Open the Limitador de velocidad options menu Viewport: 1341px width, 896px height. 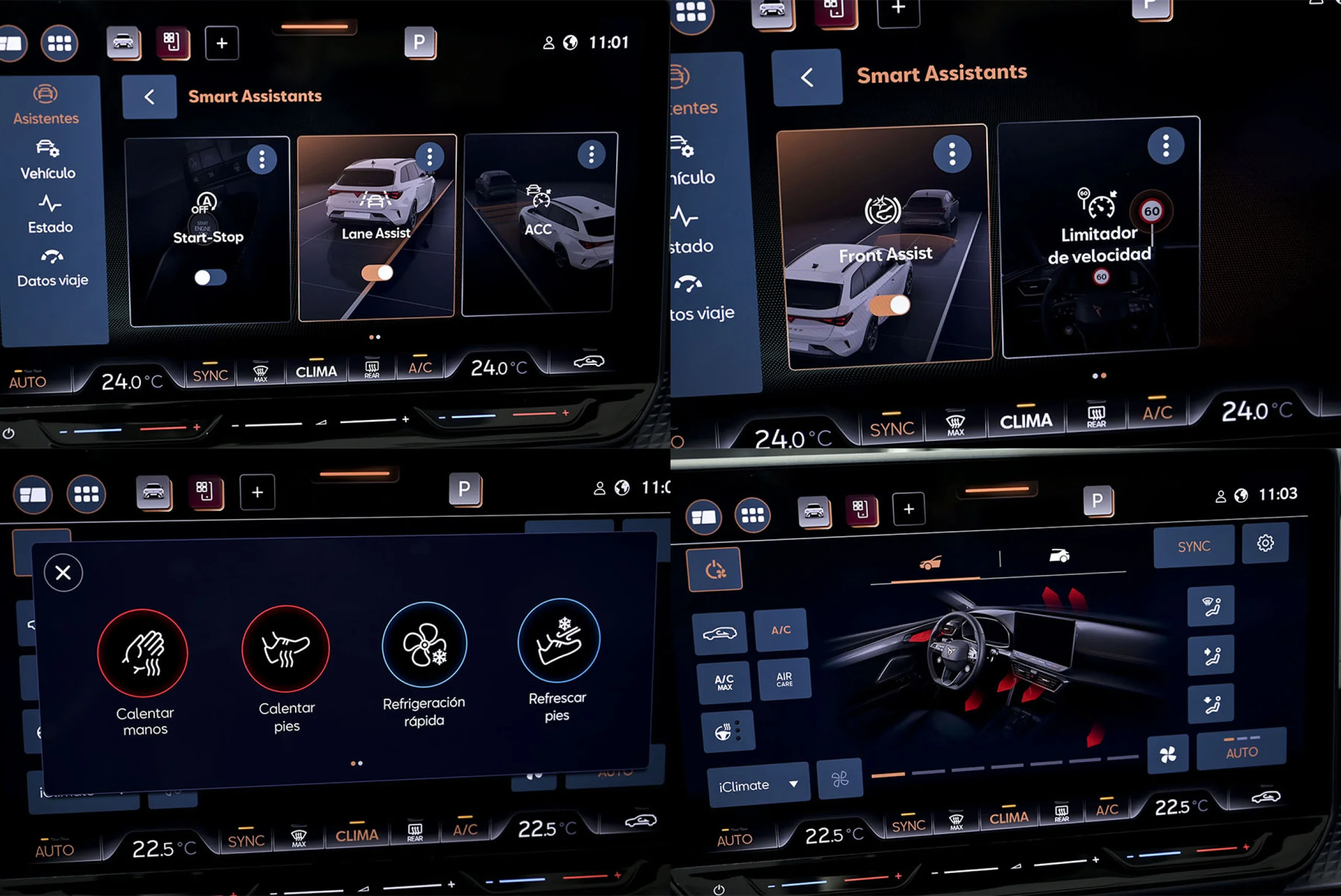tap(1166, 146)
